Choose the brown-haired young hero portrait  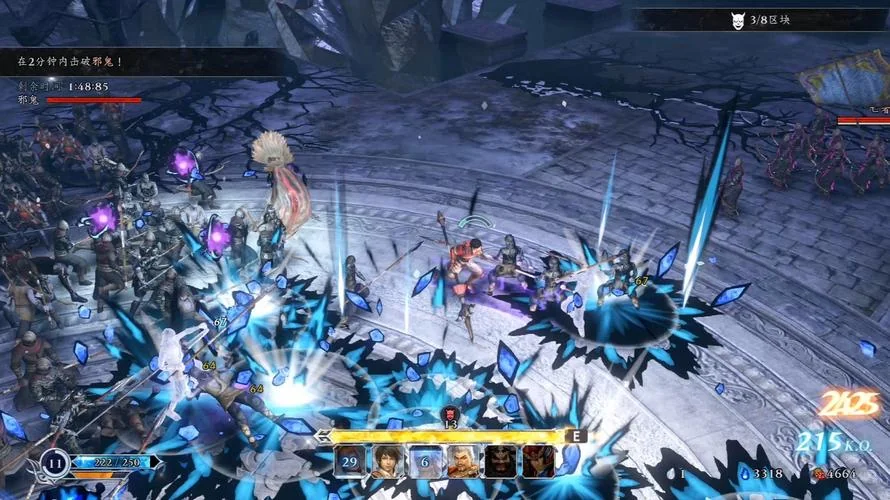387,461
